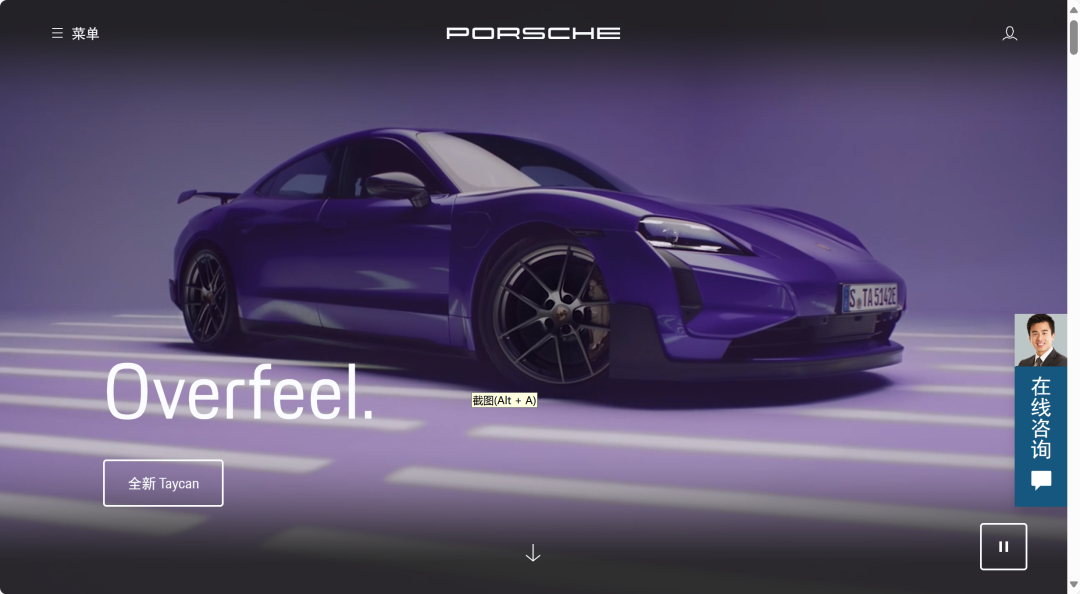Viewport: 1080px width, 594px height.
Task: Click the downward arrow to continue
Action: click(x=533, y=553)
